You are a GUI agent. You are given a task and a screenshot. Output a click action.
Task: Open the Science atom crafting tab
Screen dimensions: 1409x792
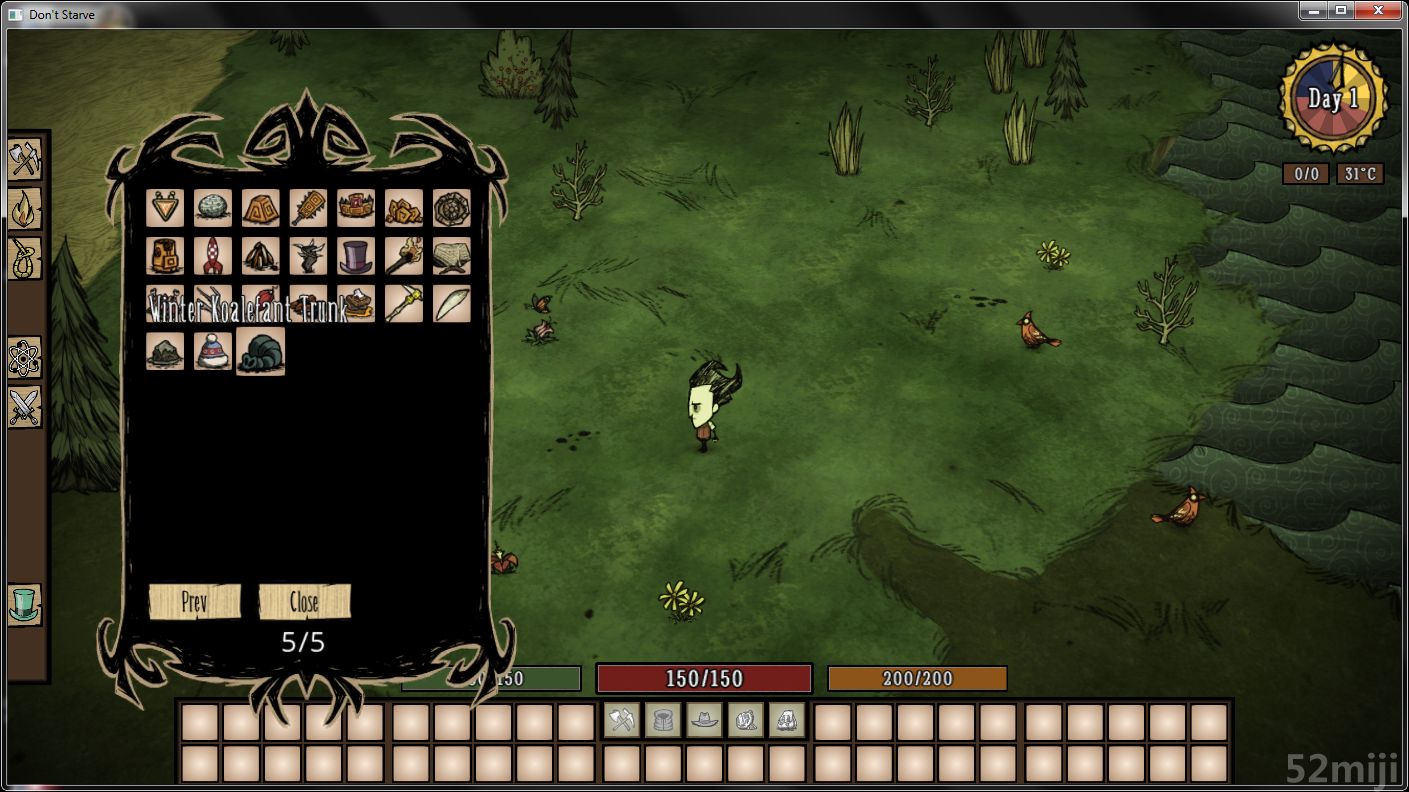tap(25, 357)
